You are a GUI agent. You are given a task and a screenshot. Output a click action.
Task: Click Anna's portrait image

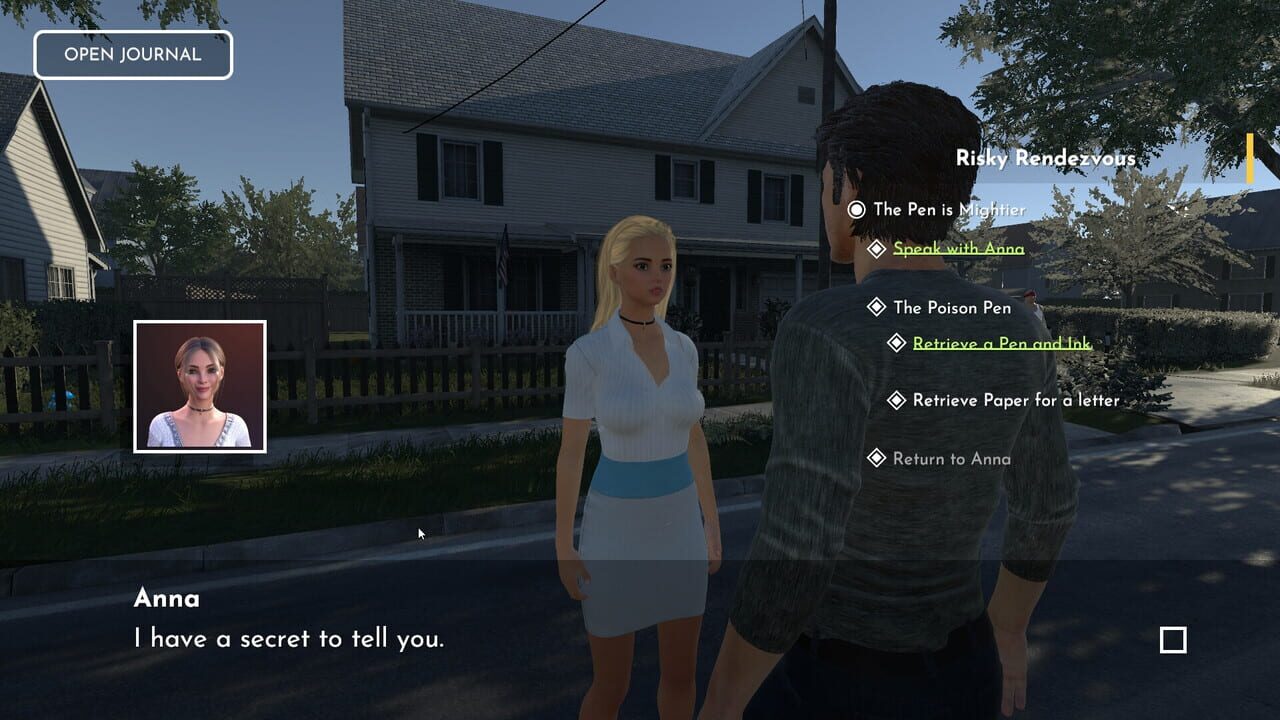click(x=200, y=383)
